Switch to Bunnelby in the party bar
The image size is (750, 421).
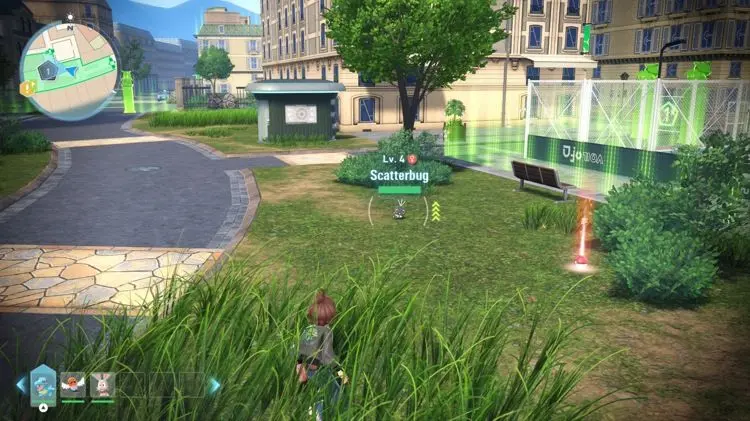(102, 385)
